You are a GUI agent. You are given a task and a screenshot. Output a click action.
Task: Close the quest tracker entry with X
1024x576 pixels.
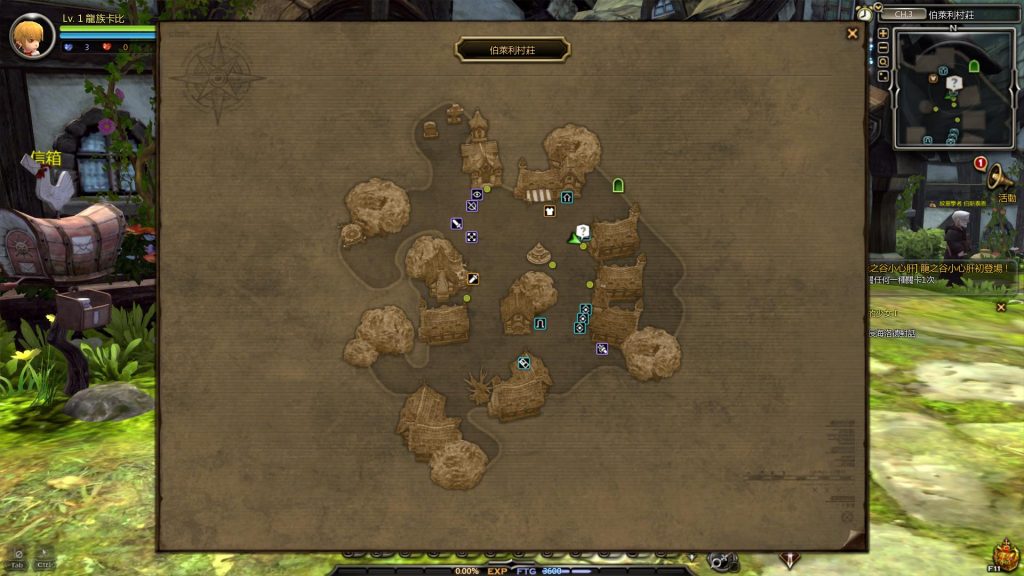(1001, 307)
